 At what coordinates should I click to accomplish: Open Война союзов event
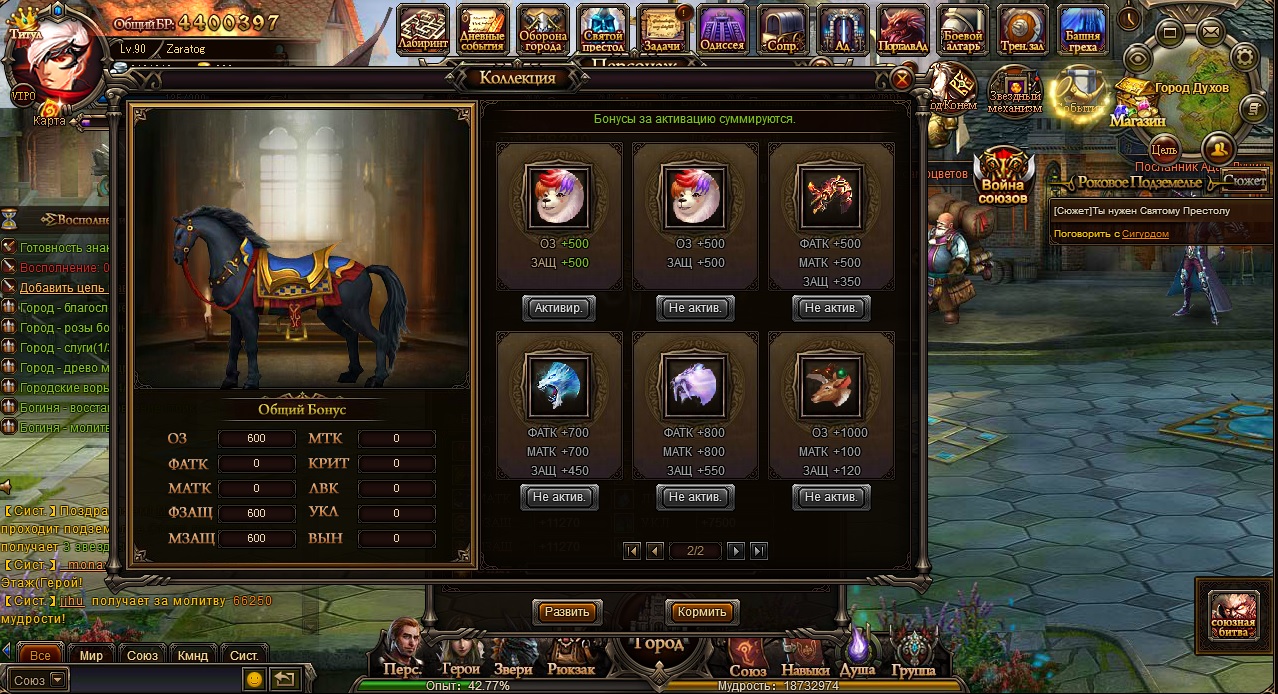1003,176
